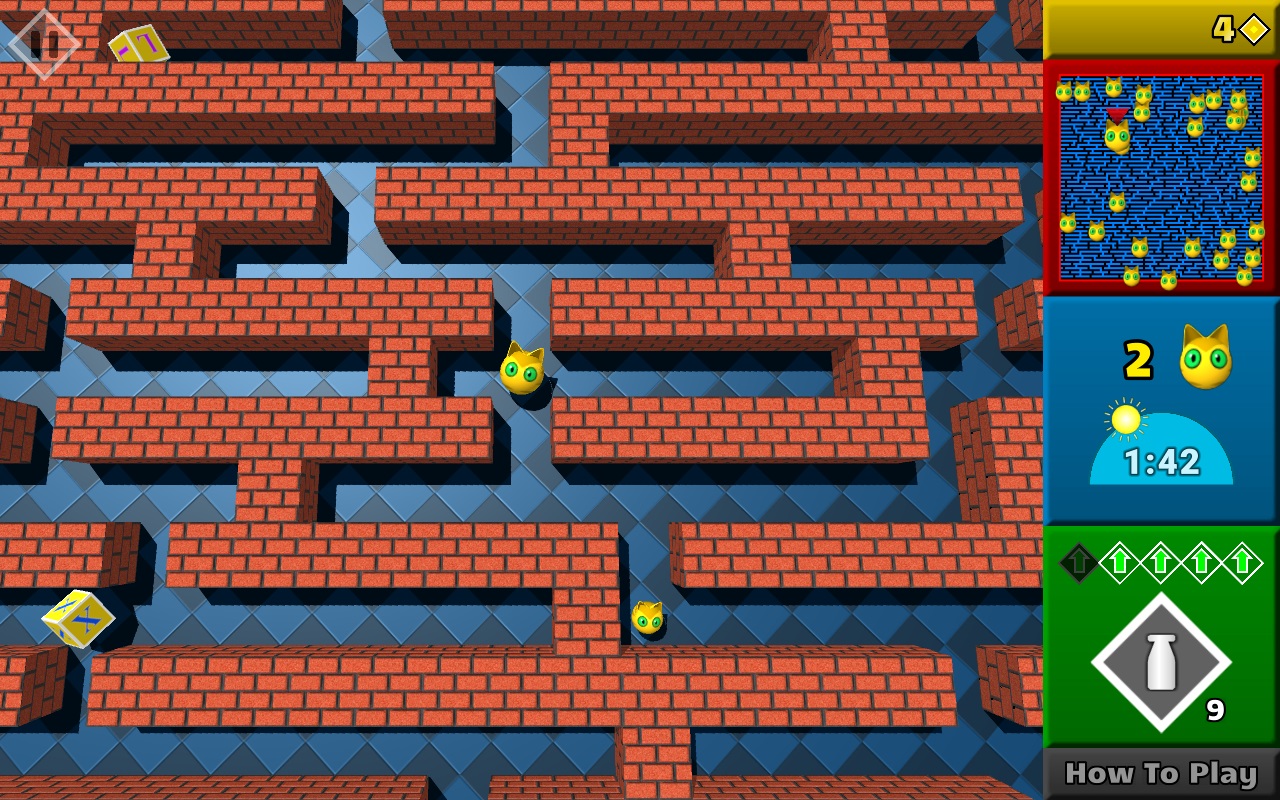Use the milk bottle item
This screenshot has height=800, width=1280.
tap(1160, 662)
